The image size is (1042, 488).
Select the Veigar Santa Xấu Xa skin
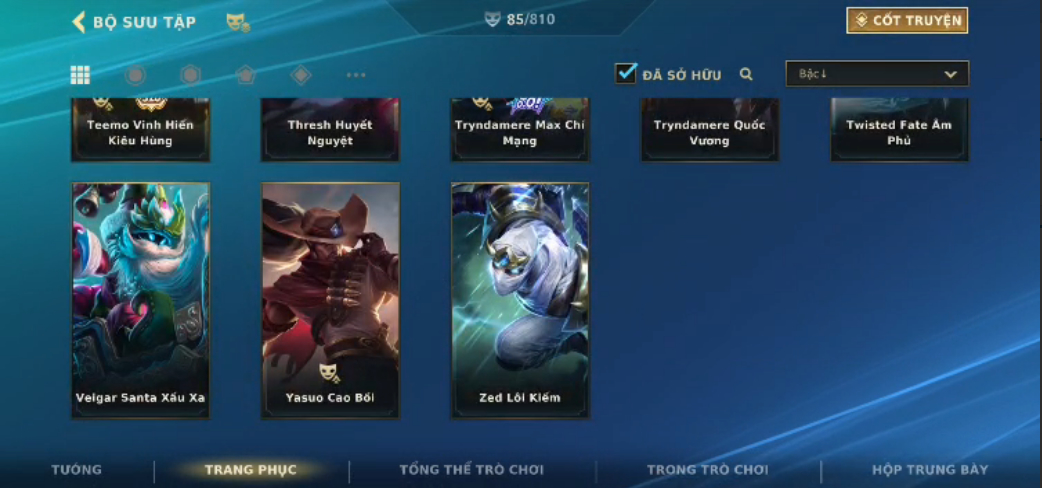(x=140, y=299)
